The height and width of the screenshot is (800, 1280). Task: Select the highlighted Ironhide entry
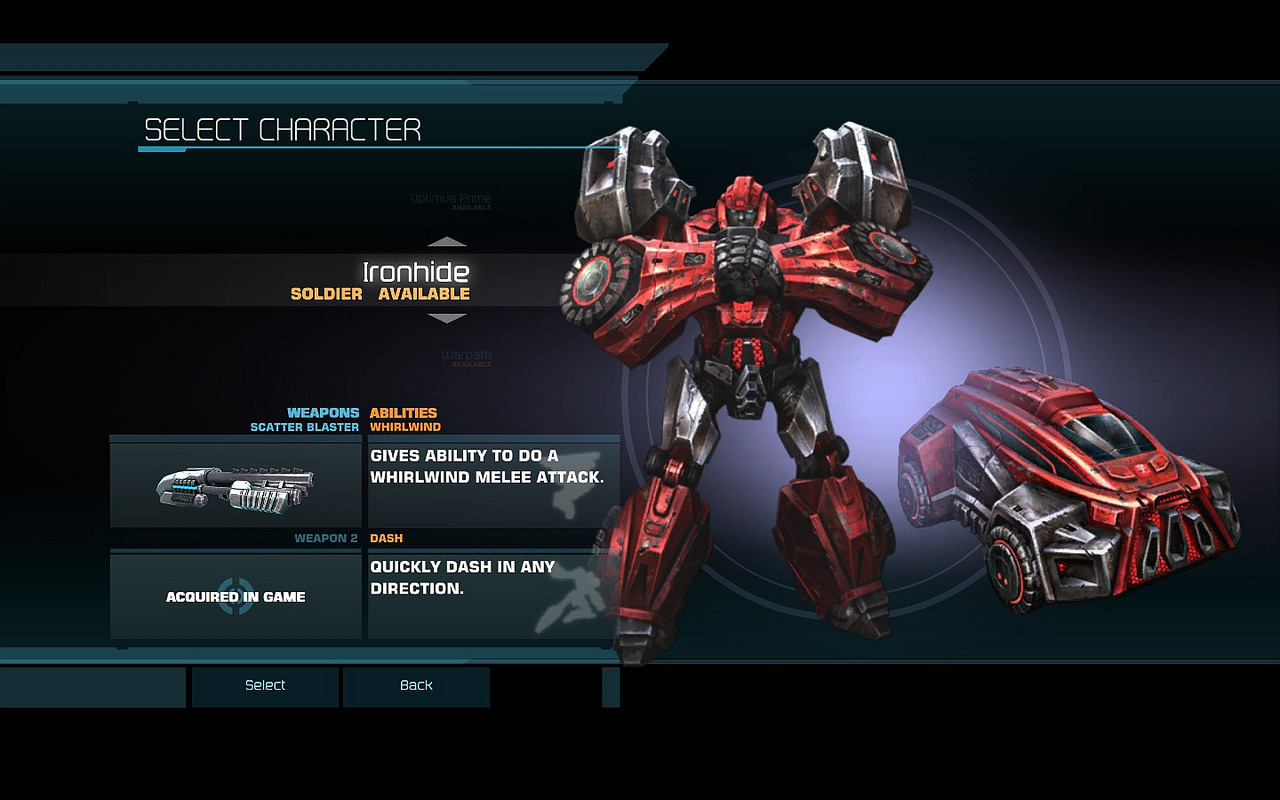(415, 280)
